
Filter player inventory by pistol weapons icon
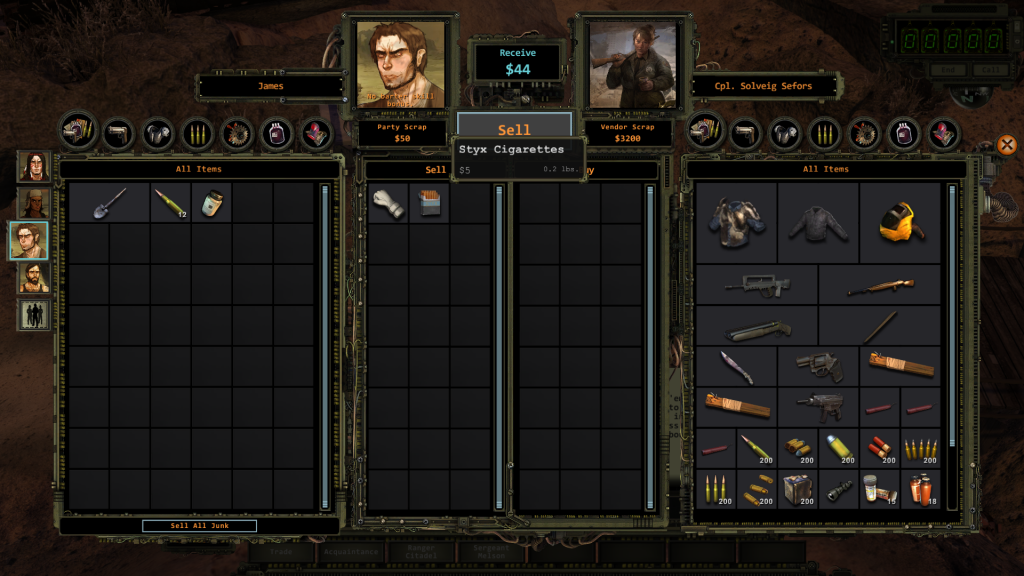[x=117, y=132]
